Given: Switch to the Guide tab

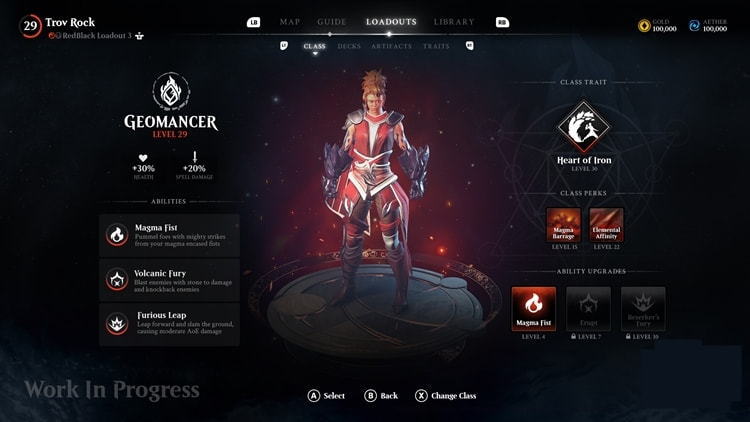Looking at the screenshot, I should pos(331,22).
